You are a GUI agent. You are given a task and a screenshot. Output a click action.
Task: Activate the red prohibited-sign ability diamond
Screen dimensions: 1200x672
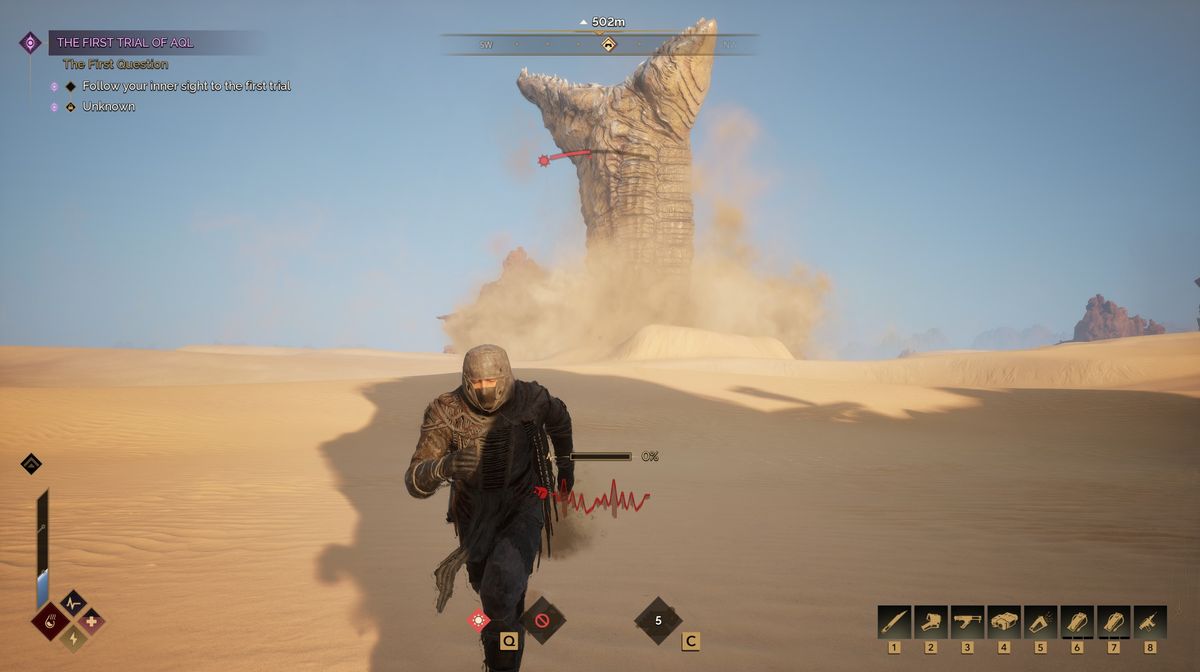(x=543, y=620)
